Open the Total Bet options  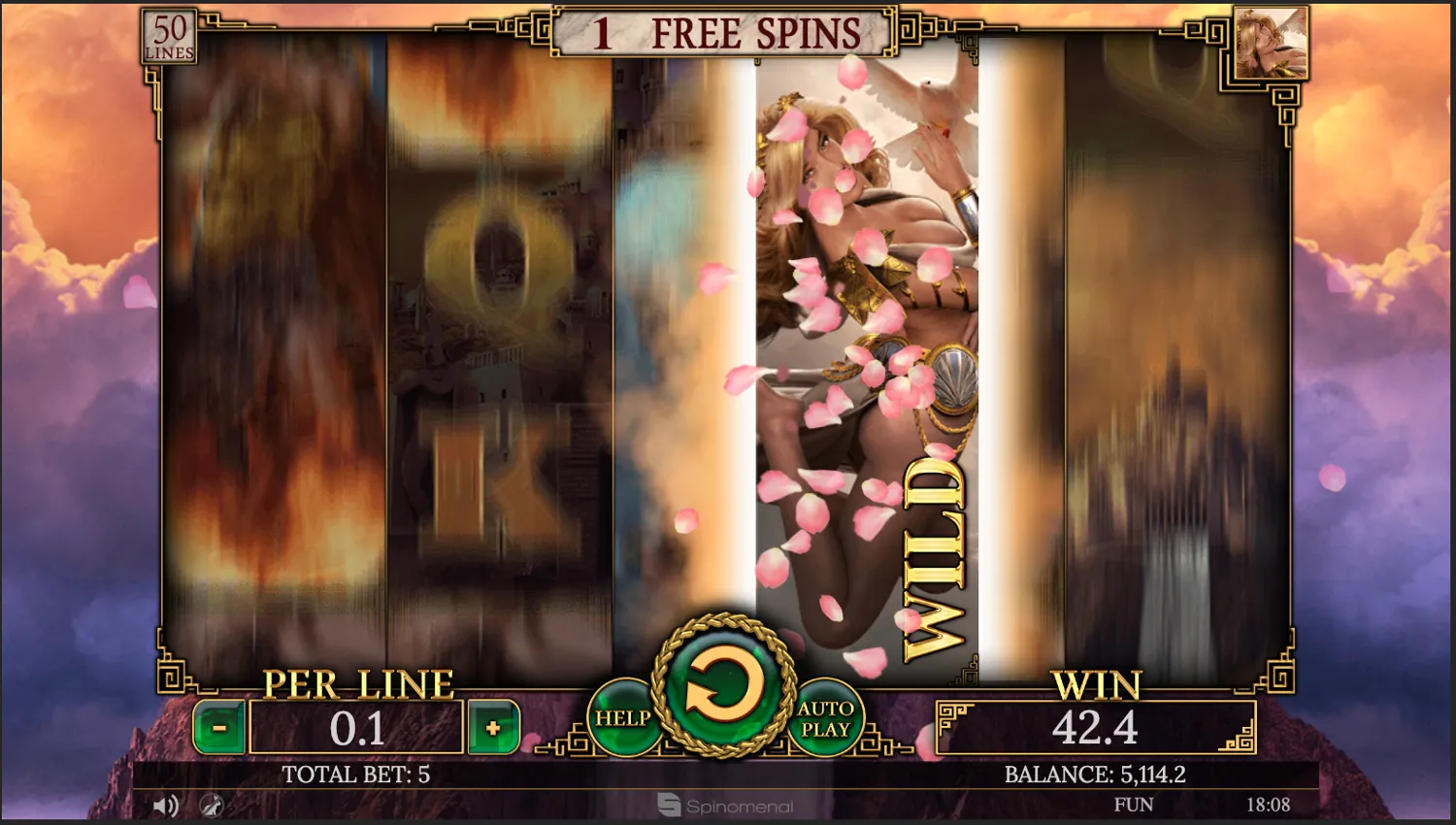click(357, 775)
